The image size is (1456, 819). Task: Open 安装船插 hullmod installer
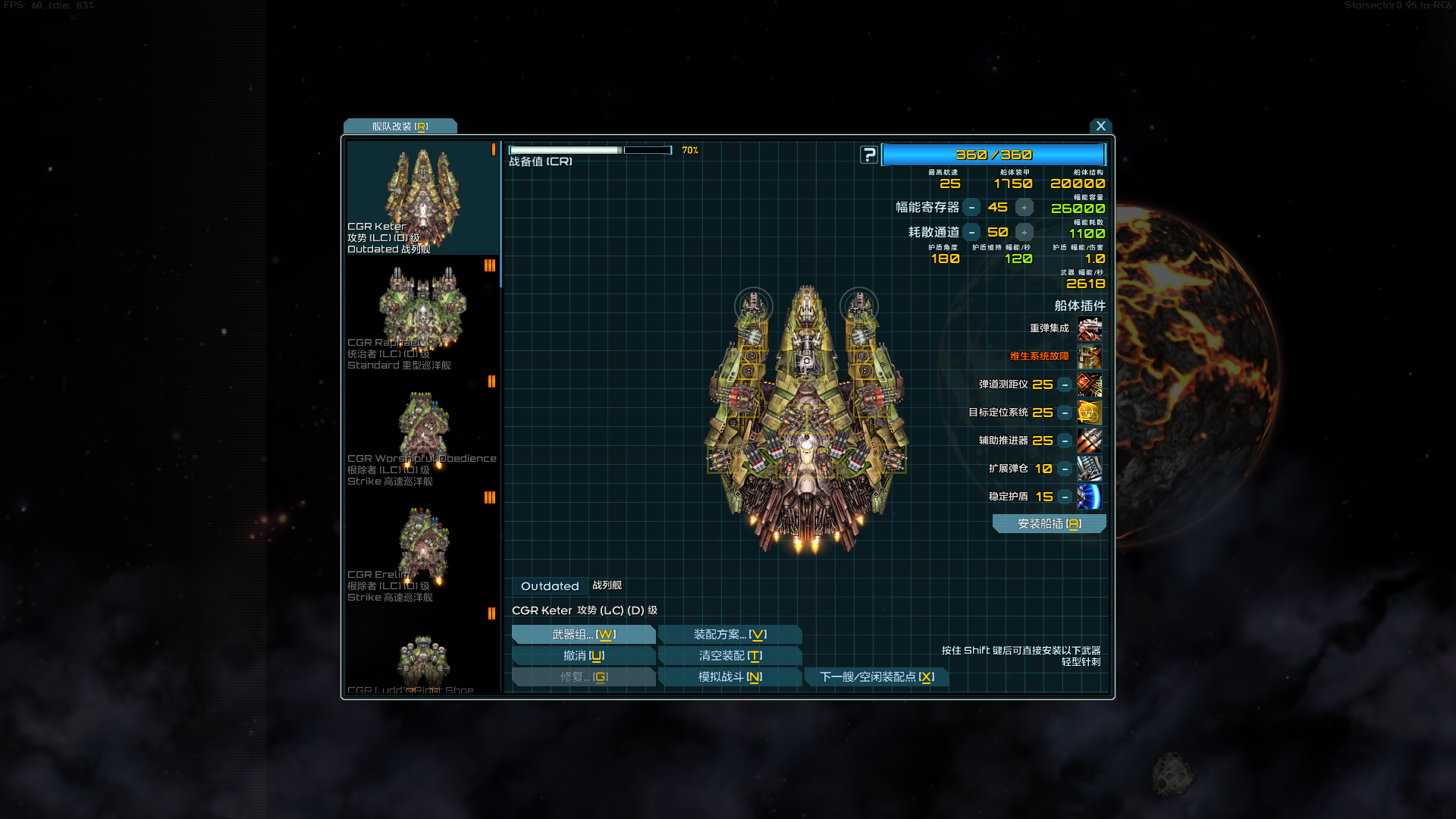pos(1049,524)
